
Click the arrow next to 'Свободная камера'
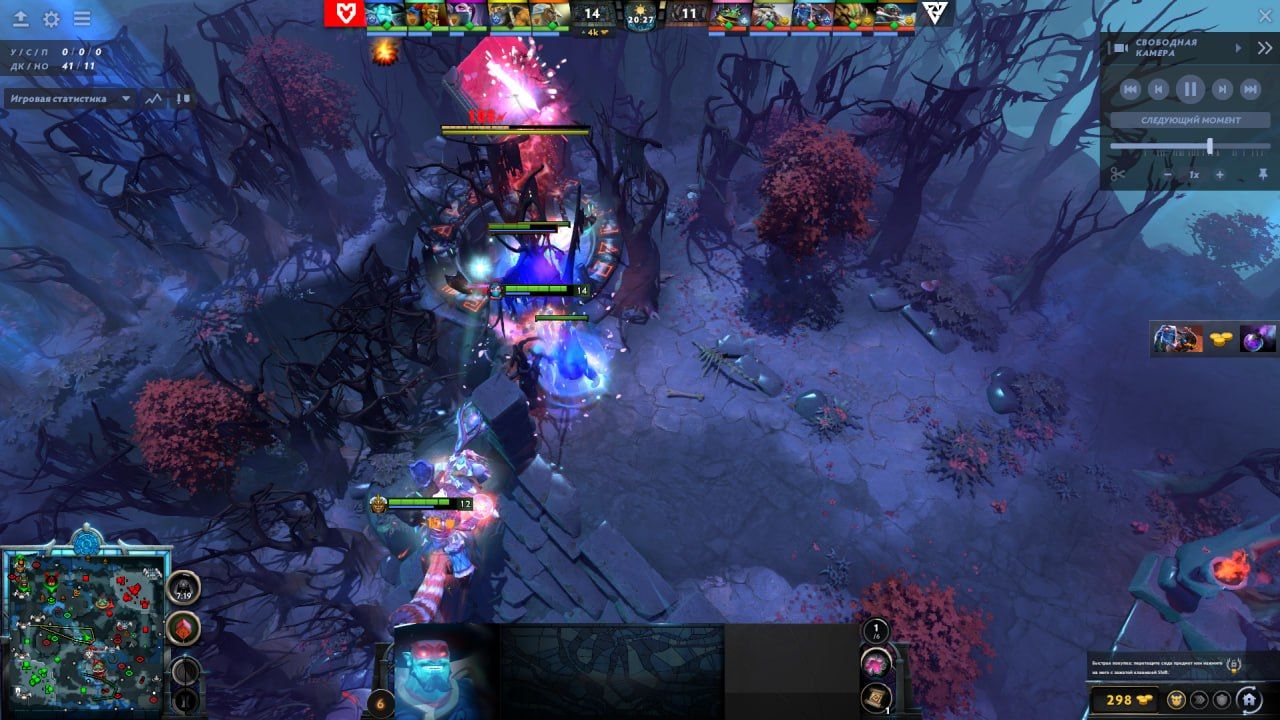pyautogui.click(x=1238, y=48)
